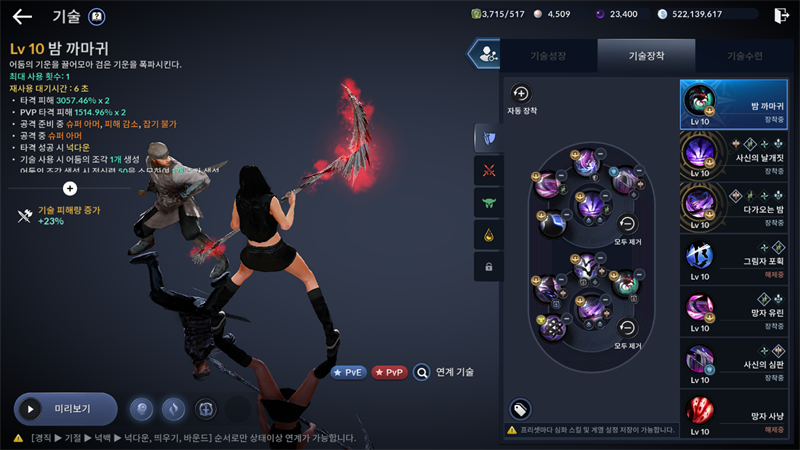Start the 미리보기 skill preview
The image size is (800, 450).
[x=66, y=409]
